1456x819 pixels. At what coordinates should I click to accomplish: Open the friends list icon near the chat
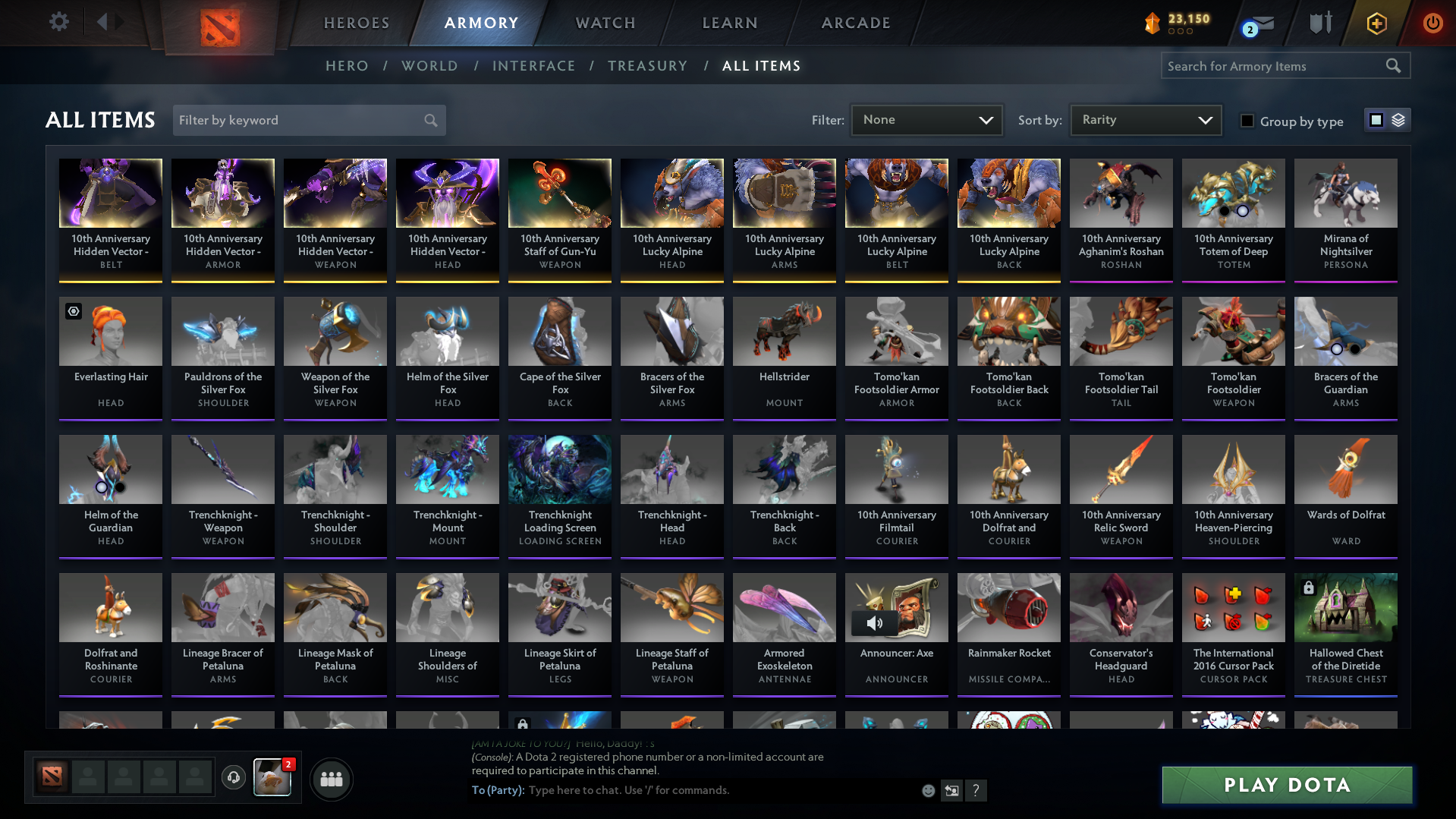pos(331,779)
